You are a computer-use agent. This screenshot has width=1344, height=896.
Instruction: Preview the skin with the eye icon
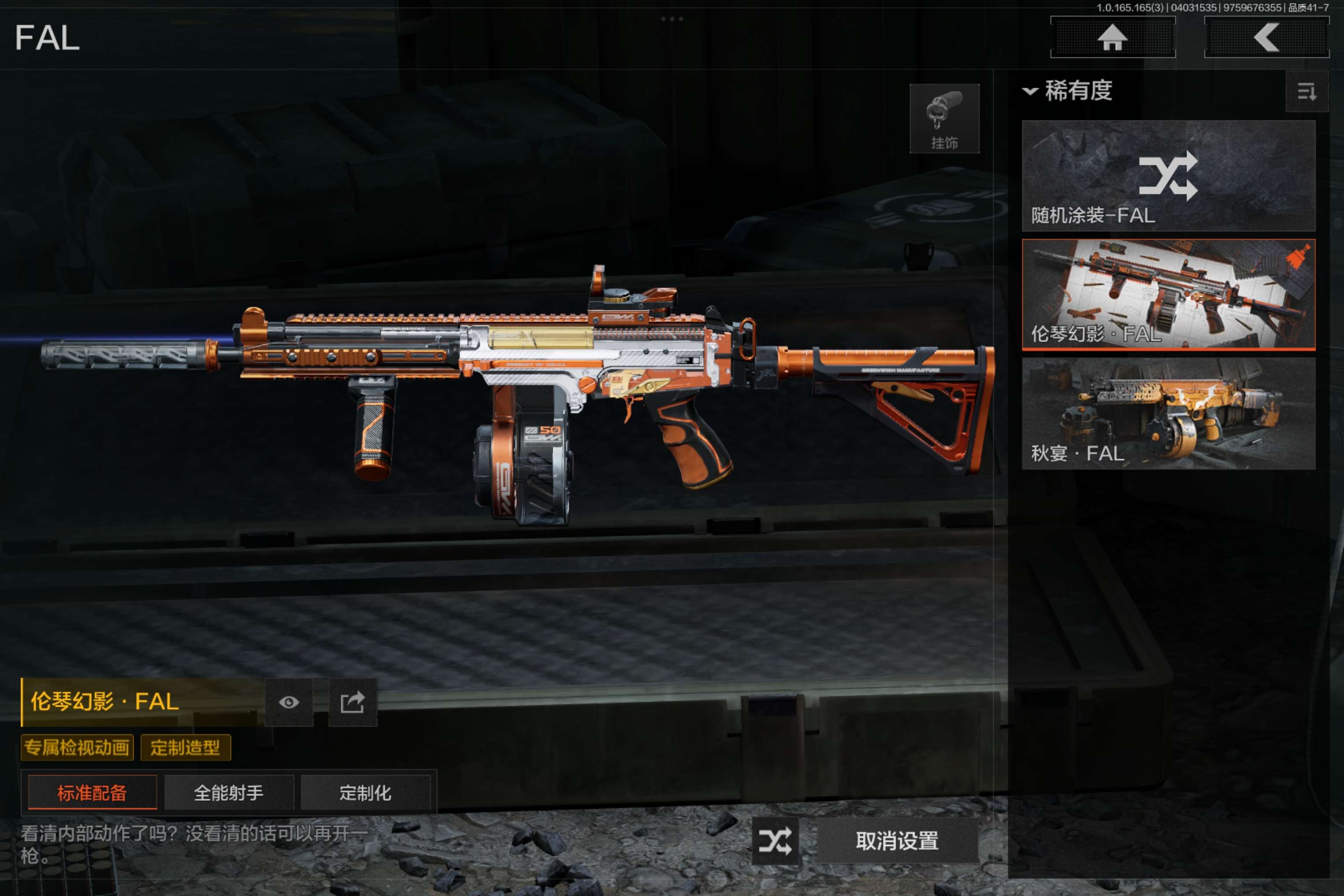click(288, 702)
